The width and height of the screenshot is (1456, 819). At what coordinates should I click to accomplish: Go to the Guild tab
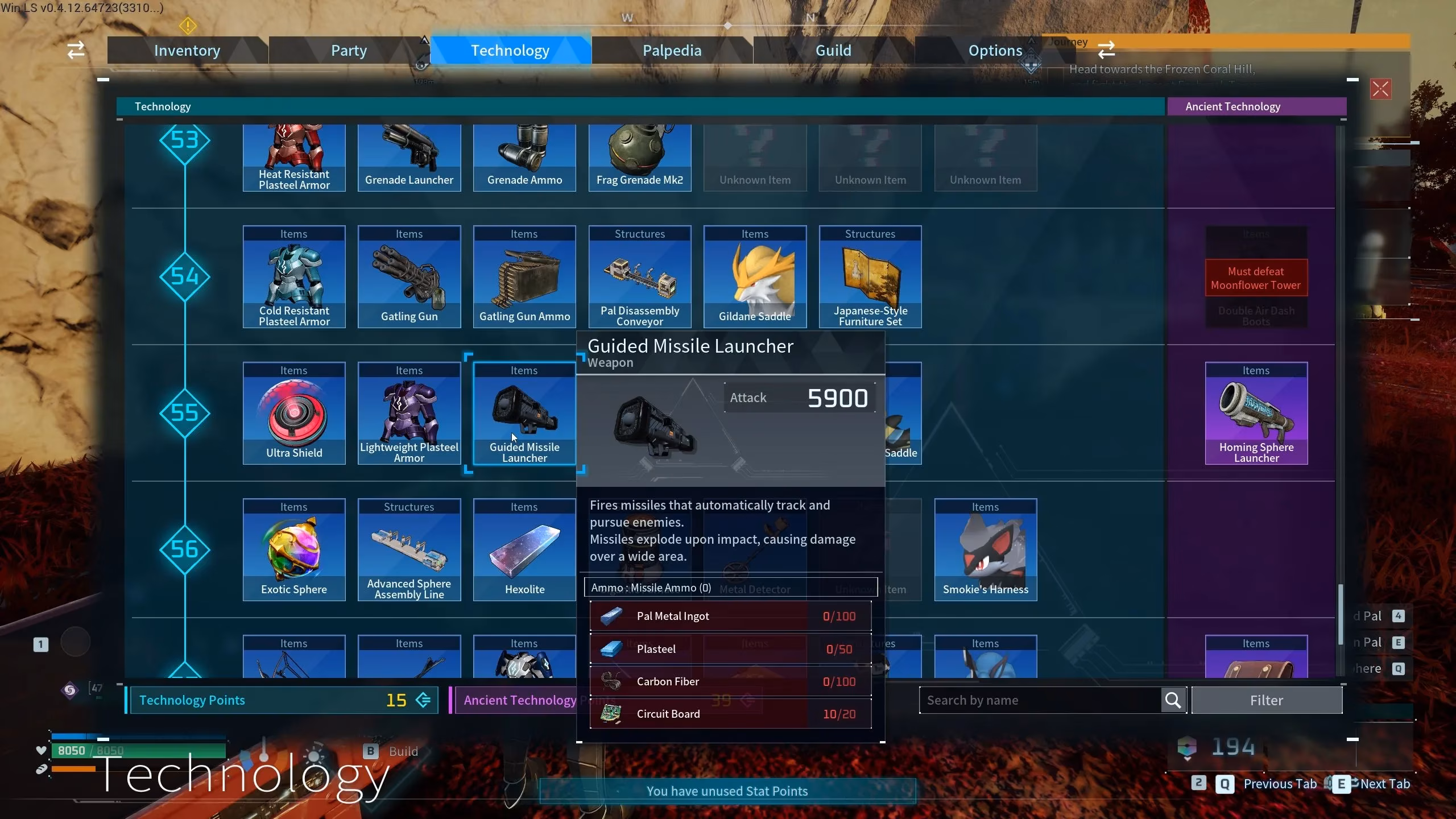[x=833, y=51]
